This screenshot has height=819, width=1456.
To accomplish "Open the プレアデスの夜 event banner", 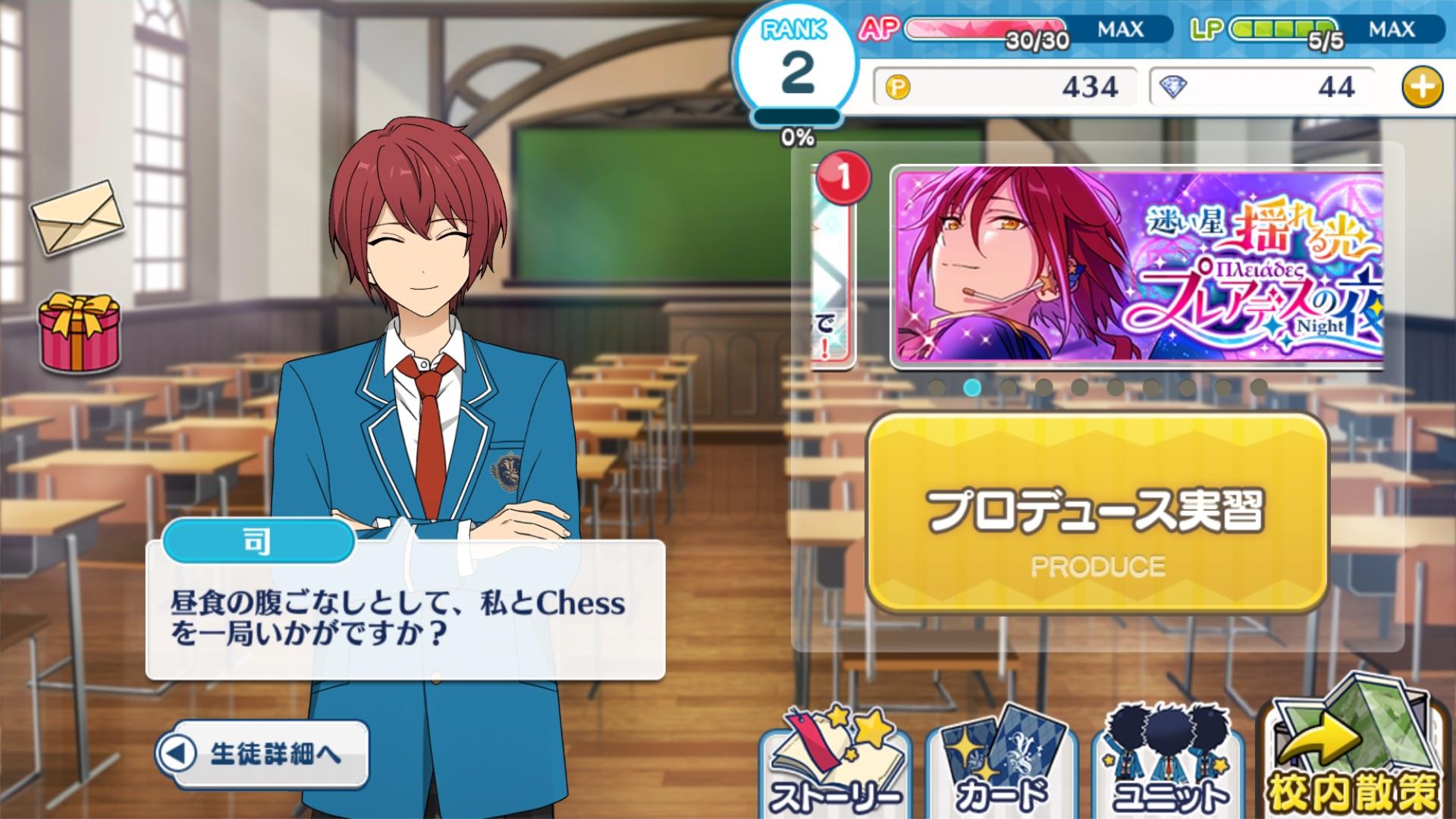I will (1137, 267).
